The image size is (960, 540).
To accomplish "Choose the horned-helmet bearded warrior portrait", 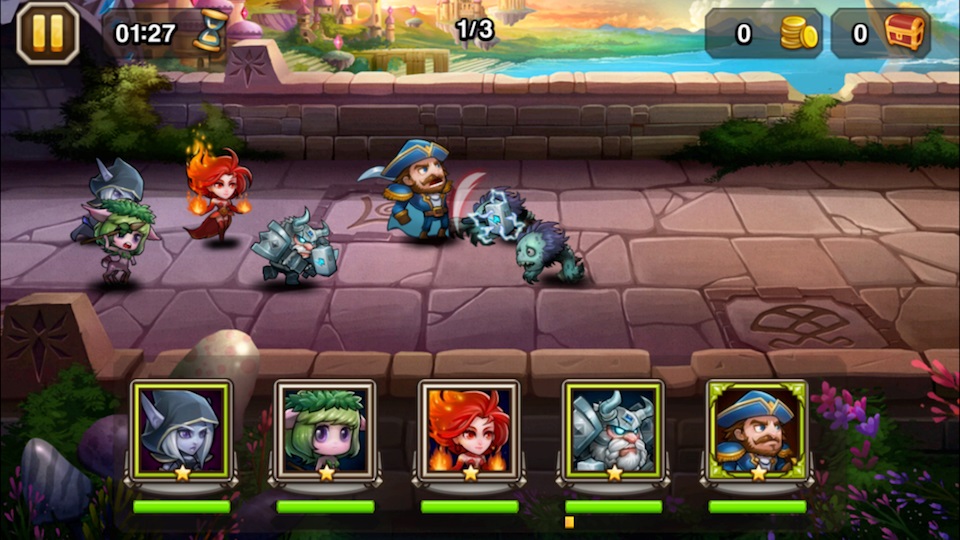I will click(x=613, y=430).
